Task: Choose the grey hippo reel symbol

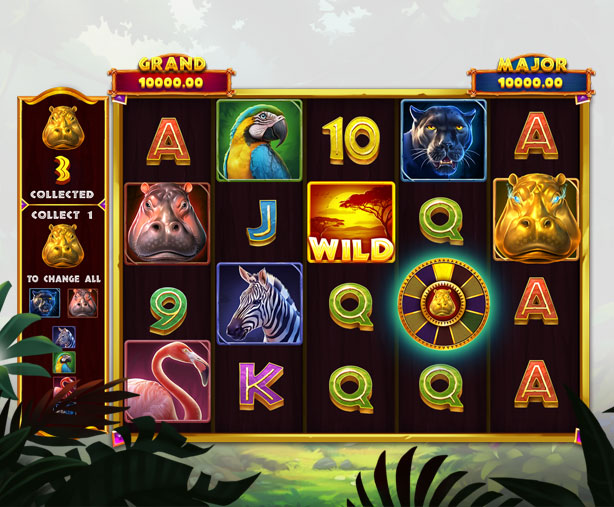Action: (x=167, y=222)
